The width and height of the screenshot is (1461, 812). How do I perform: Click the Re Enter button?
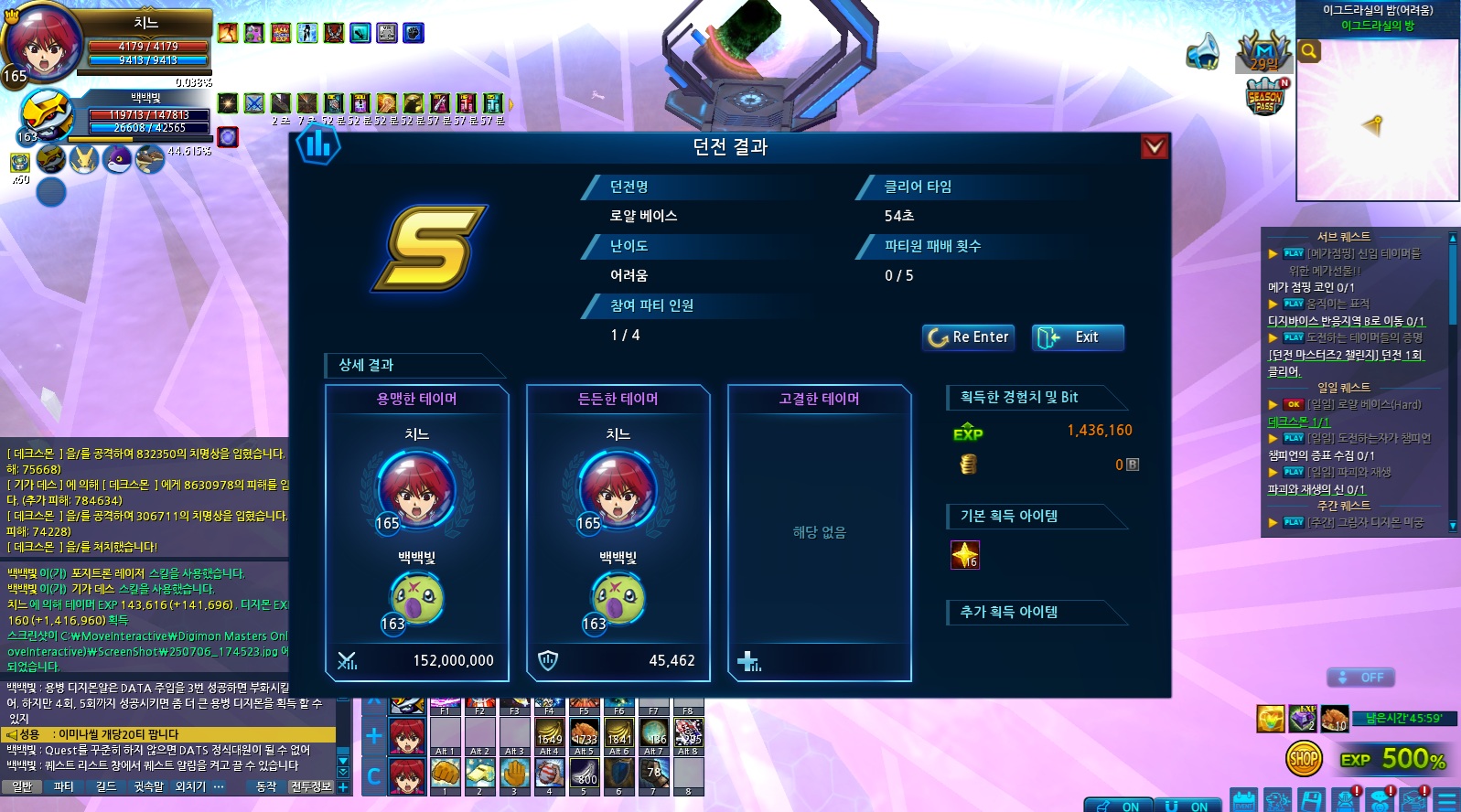tap(969, 337)
